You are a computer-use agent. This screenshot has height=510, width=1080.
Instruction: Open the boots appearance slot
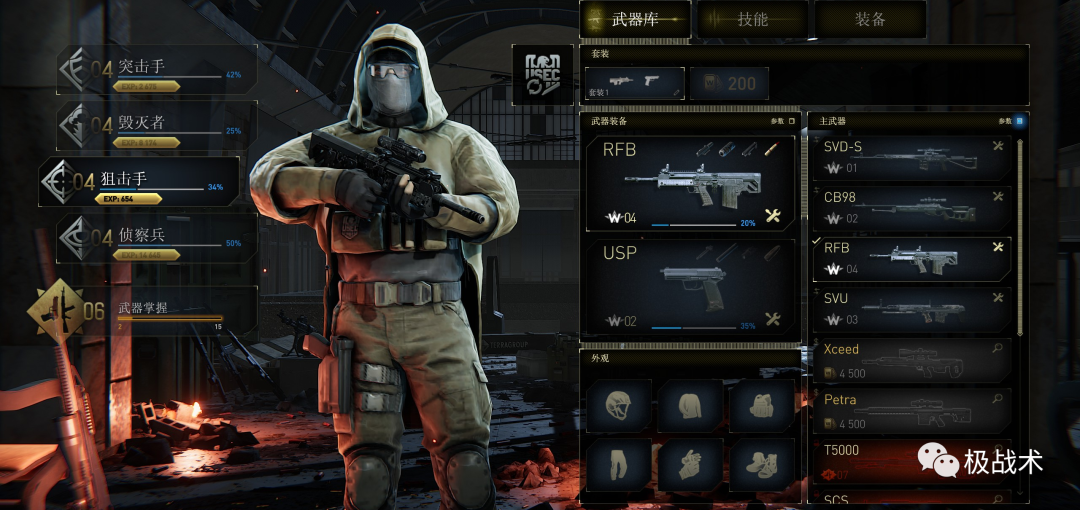762,463
